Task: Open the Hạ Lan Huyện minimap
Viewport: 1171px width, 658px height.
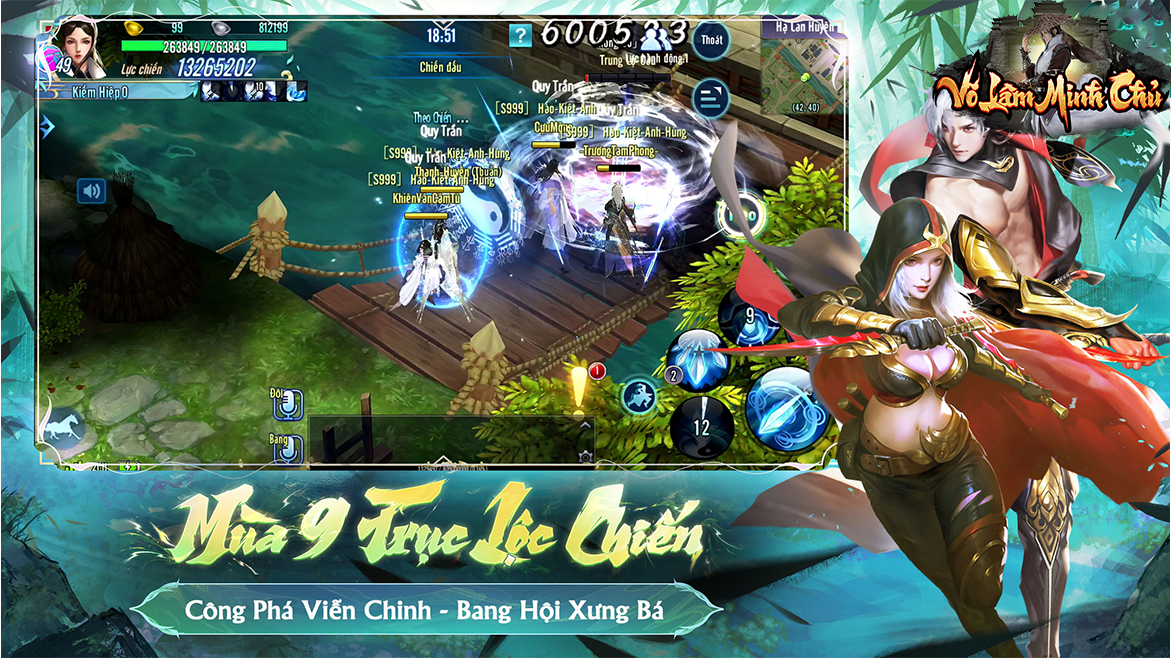Action: click(802, 70)
